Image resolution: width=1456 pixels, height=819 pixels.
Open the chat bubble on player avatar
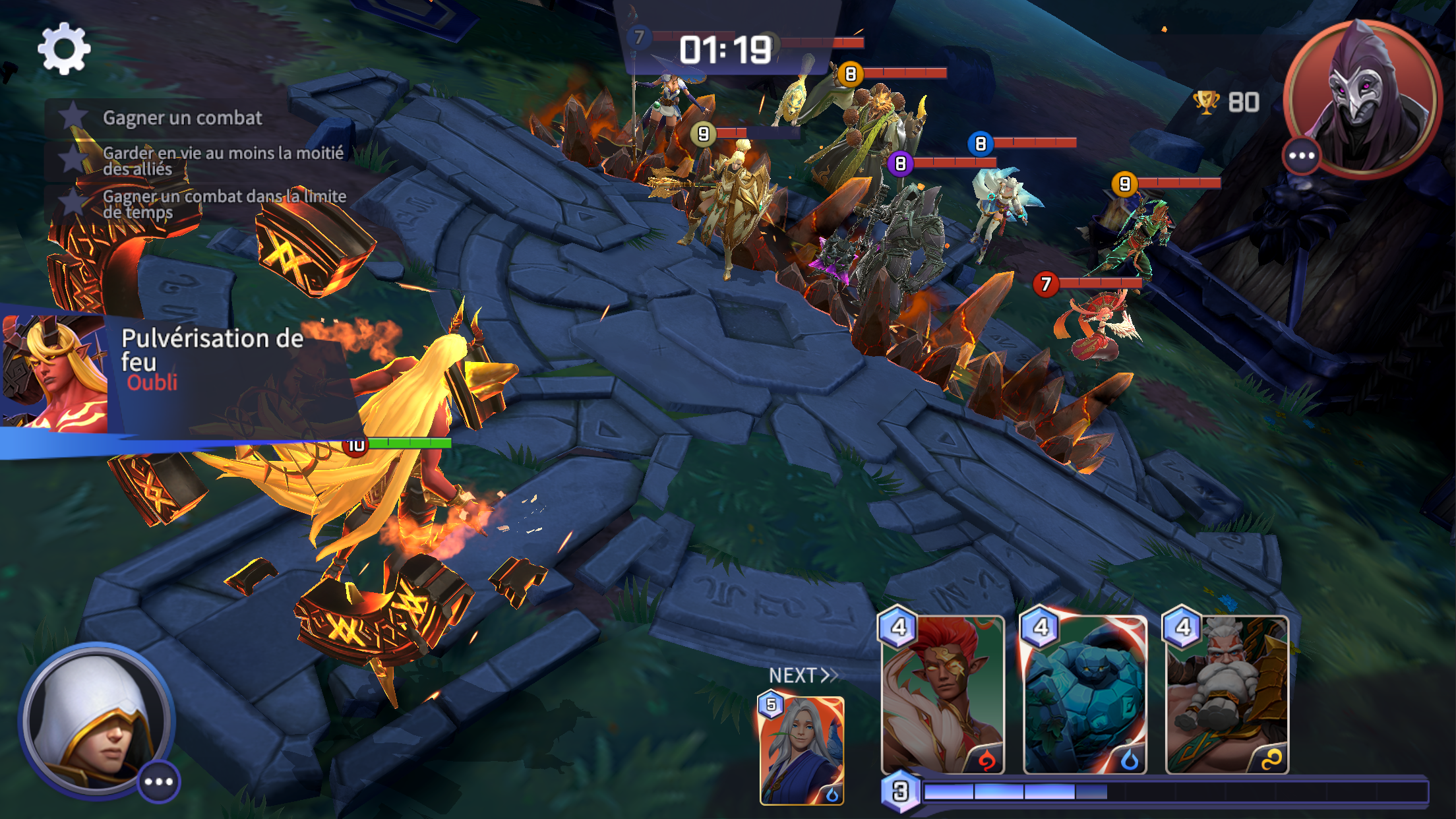point(159,781)
